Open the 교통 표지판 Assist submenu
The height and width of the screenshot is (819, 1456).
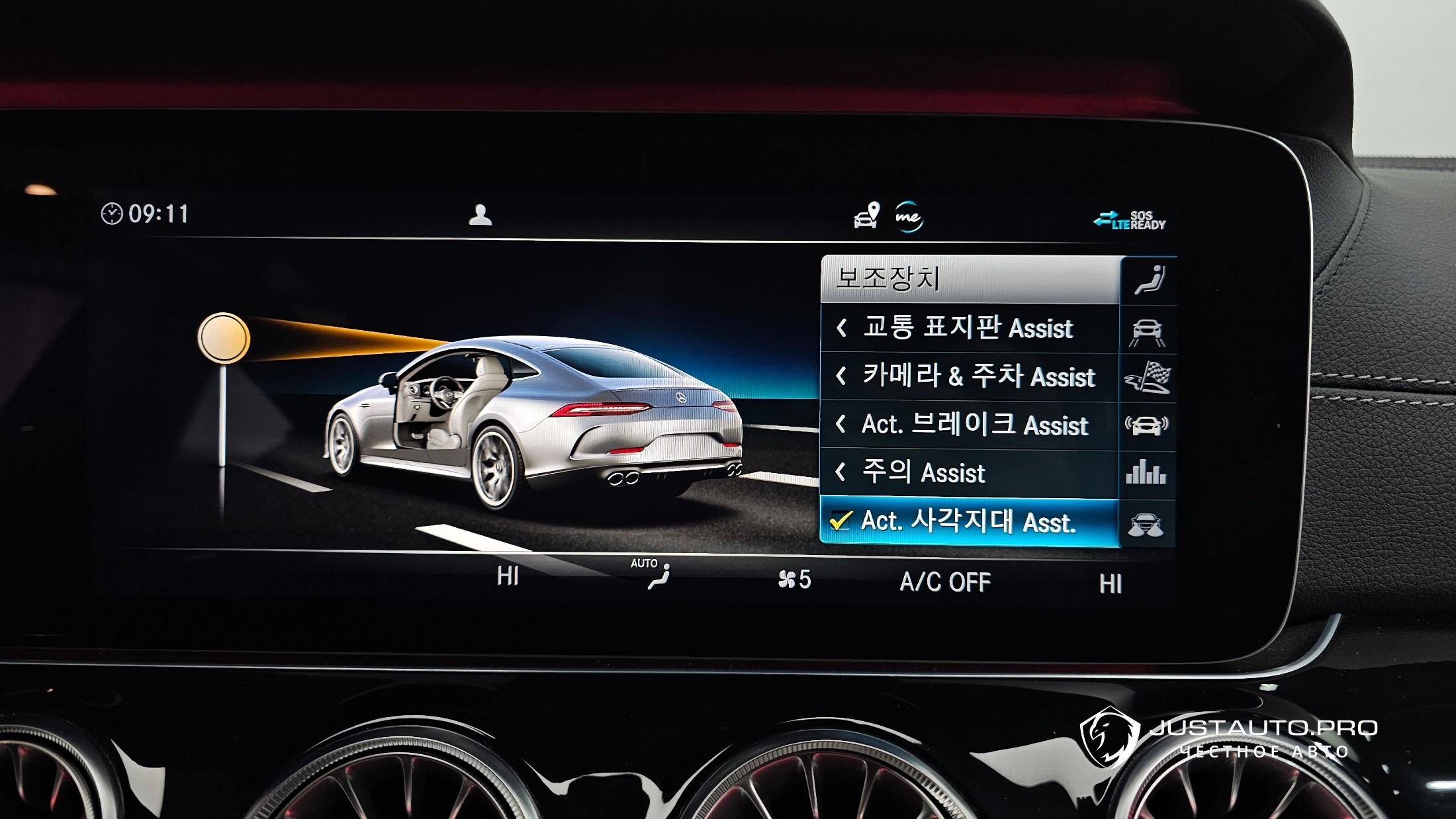click(x=969, y=328)
